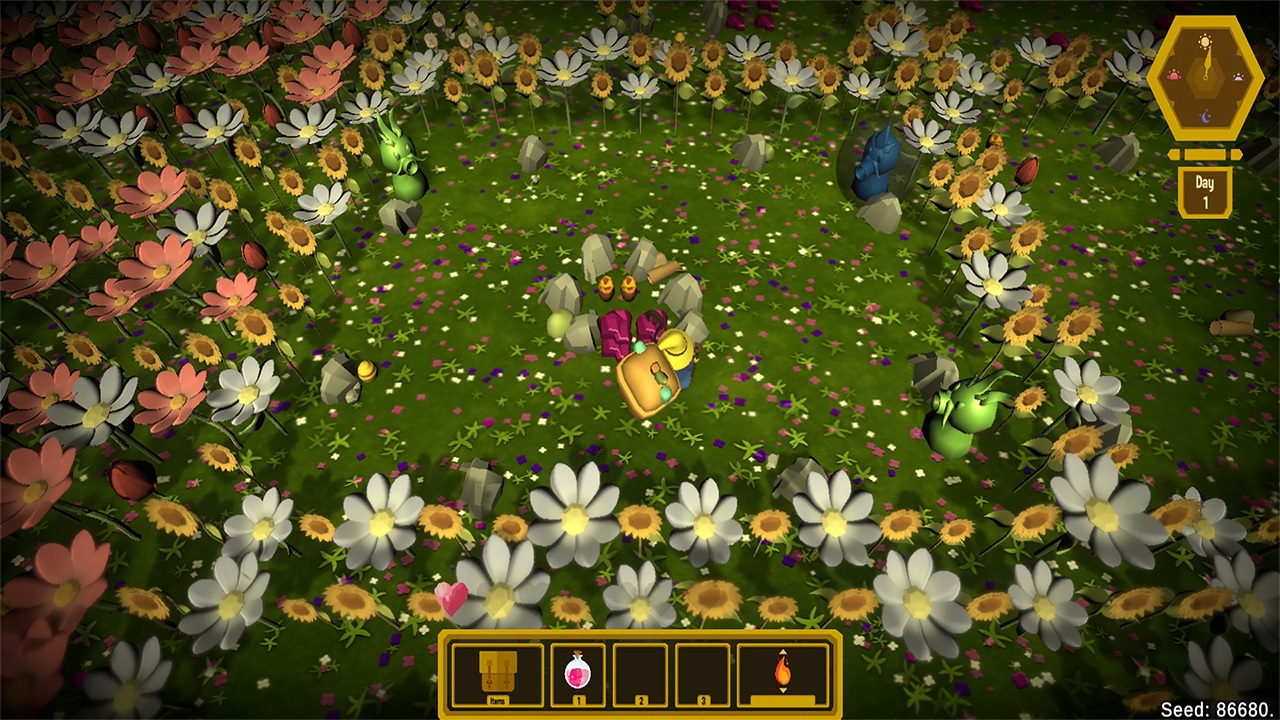Click the flame gauge at the hotbar's right end
The height and width of the screenshot is (720, 1280).
coord(783,672)
